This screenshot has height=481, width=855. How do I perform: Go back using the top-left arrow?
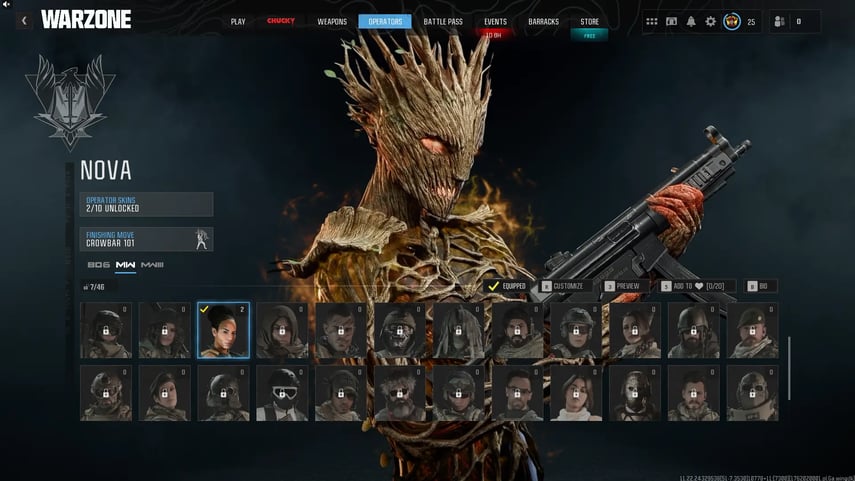coord(22,20)
